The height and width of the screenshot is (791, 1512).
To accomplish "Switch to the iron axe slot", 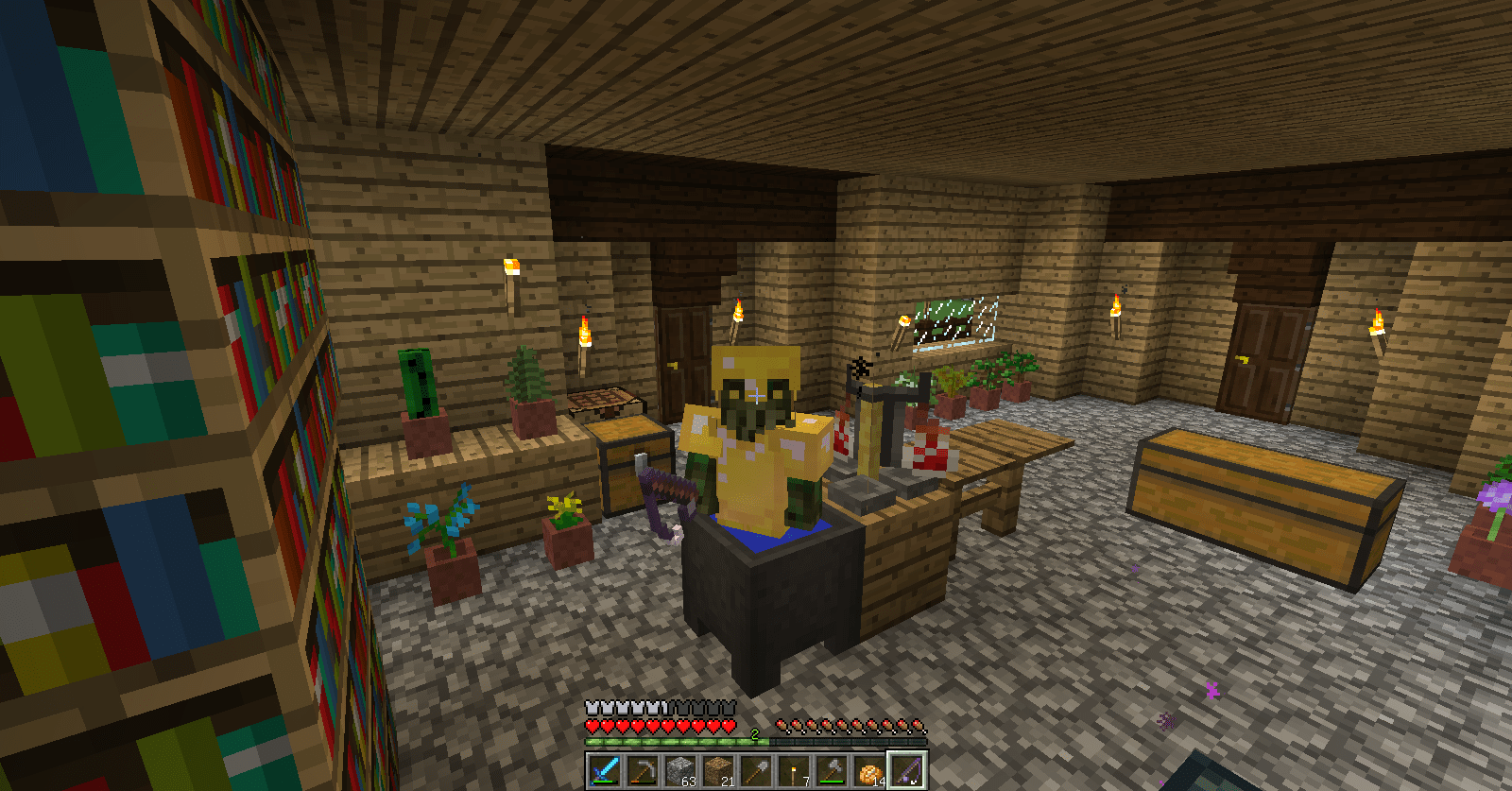I will [x=832, y=770].
